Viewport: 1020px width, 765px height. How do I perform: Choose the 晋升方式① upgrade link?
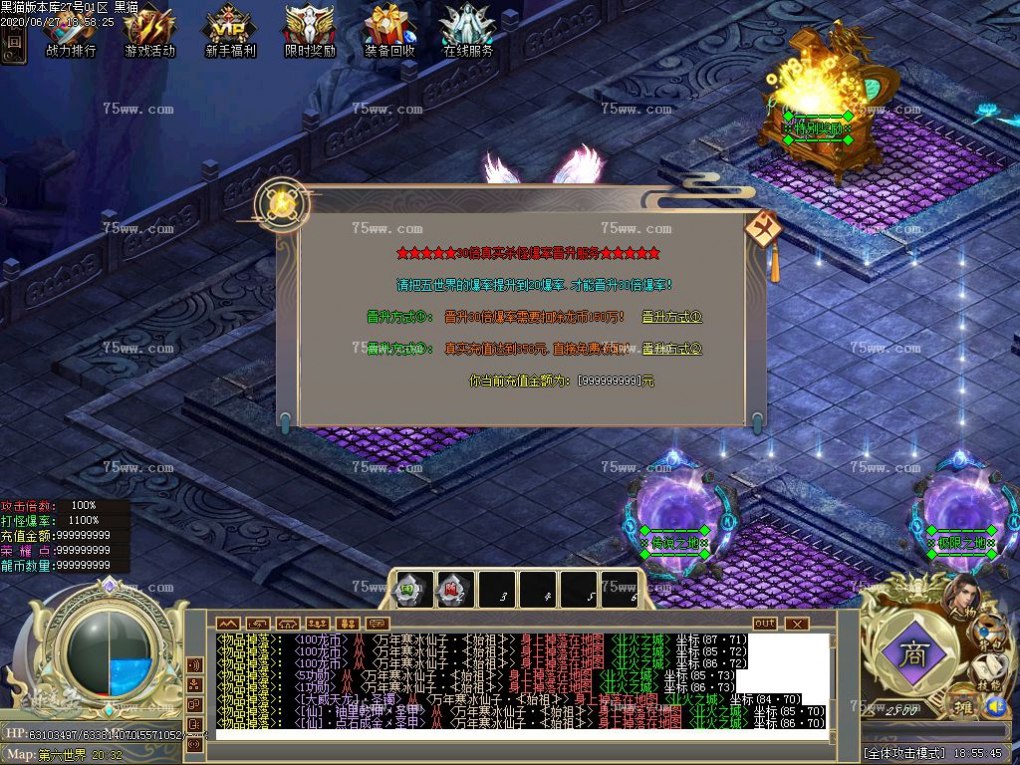tap(672, 317)
